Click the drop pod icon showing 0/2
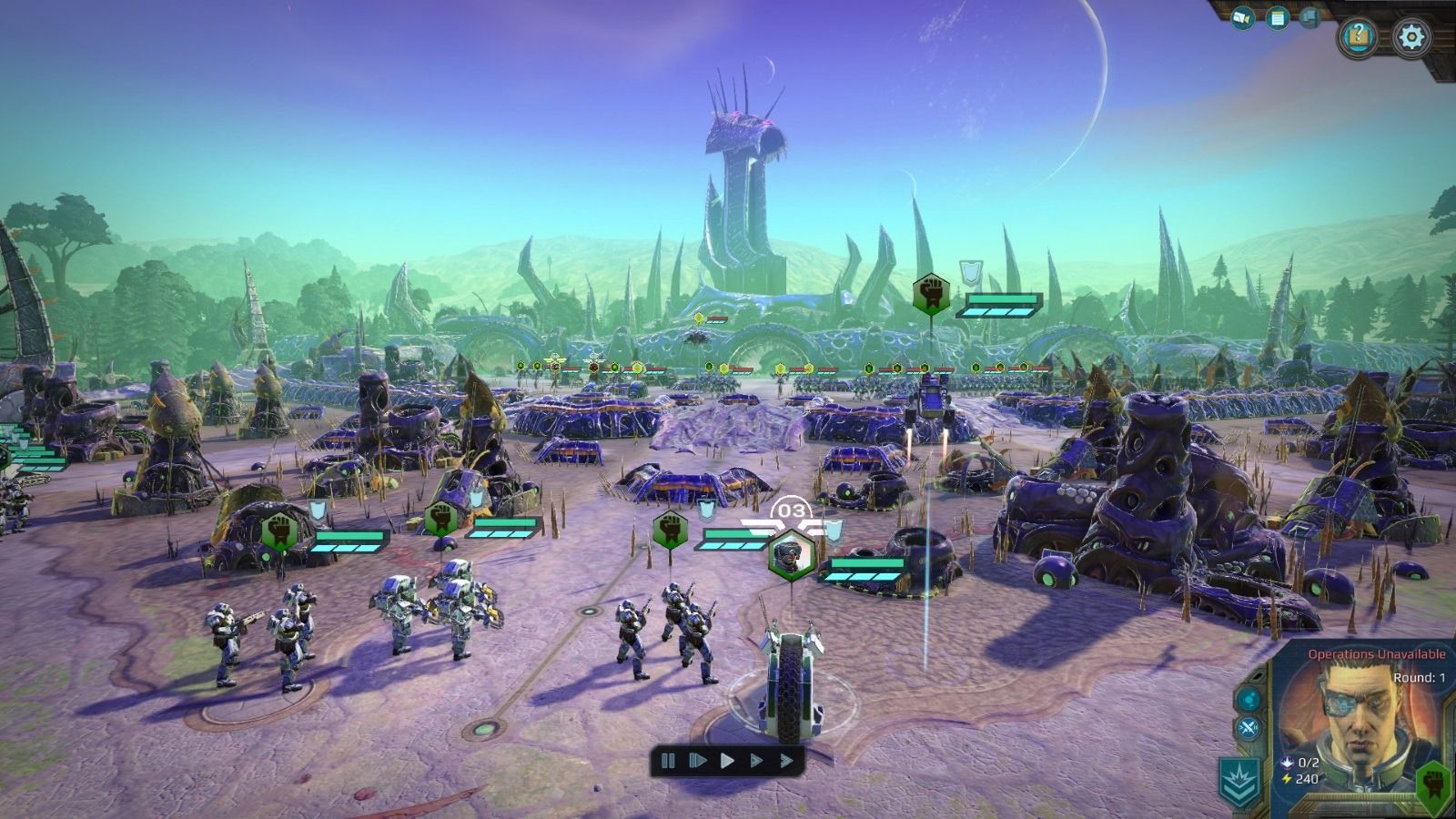 click(1287, 763)
